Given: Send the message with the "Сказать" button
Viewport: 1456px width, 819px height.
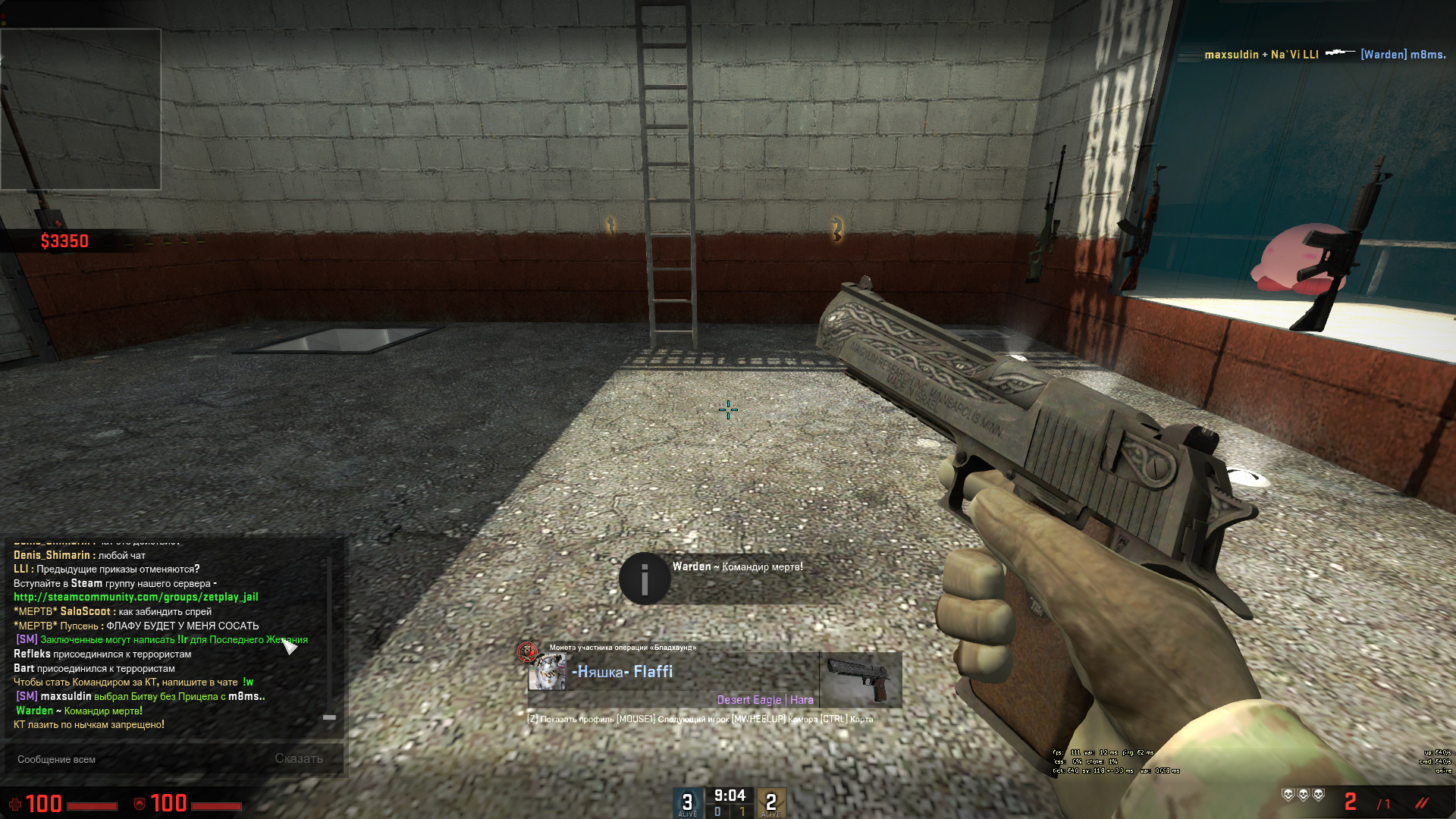Looking at the screenshot, I should [299, 758].
